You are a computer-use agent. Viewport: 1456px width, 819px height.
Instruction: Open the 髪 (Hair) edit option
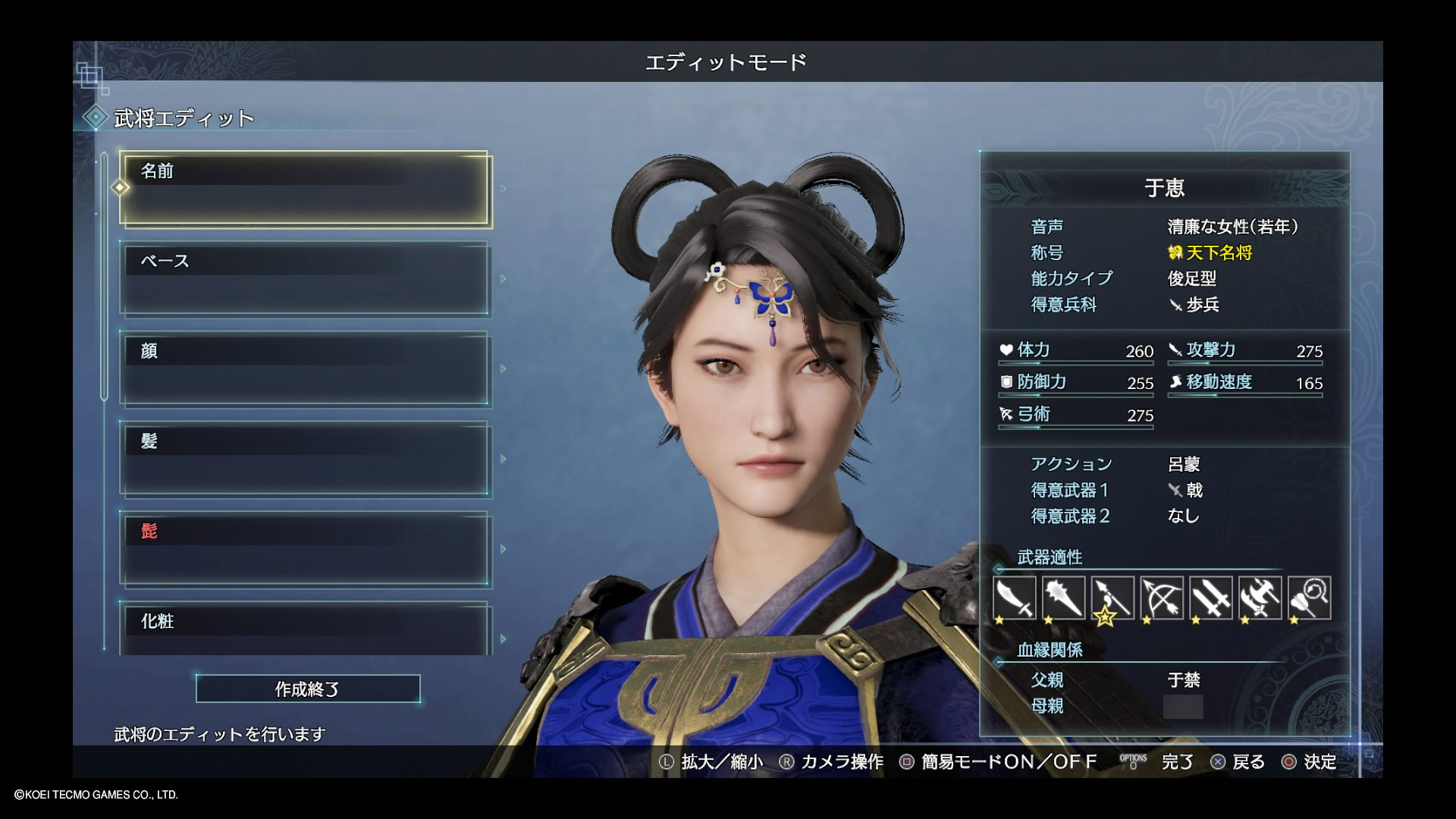(x=304, y=459)
